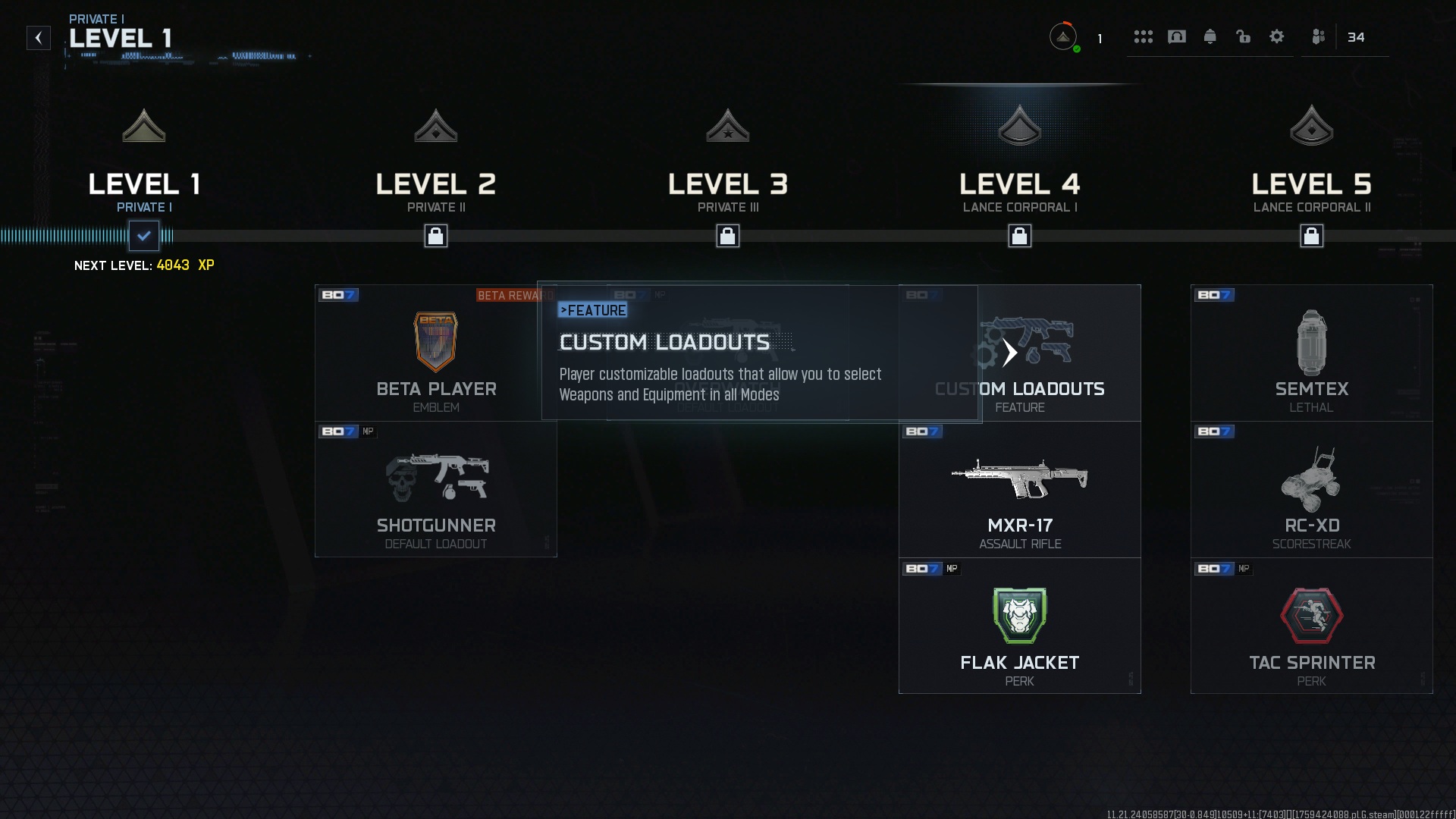Select the Level 4 Lance Corporal I lock
This screenshot has width=1456, height=819.
(1020, 236)
